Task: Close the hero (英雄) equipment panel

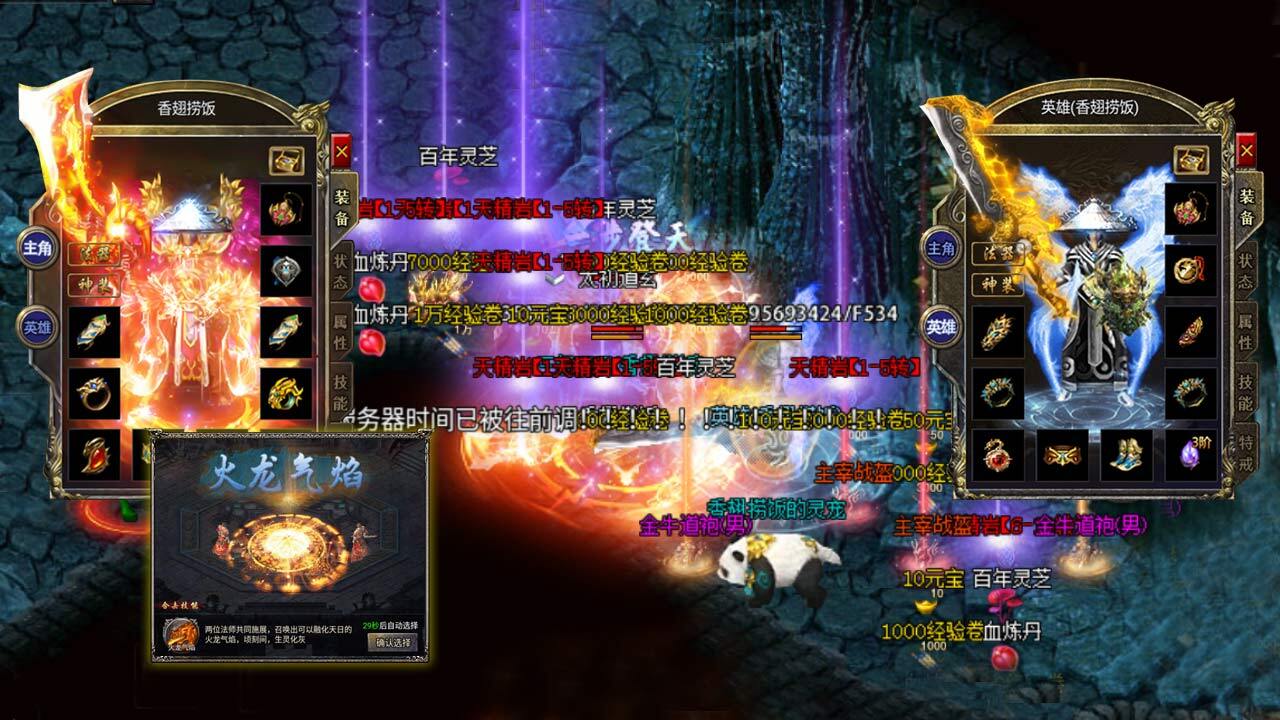Action: point(1246,151)
